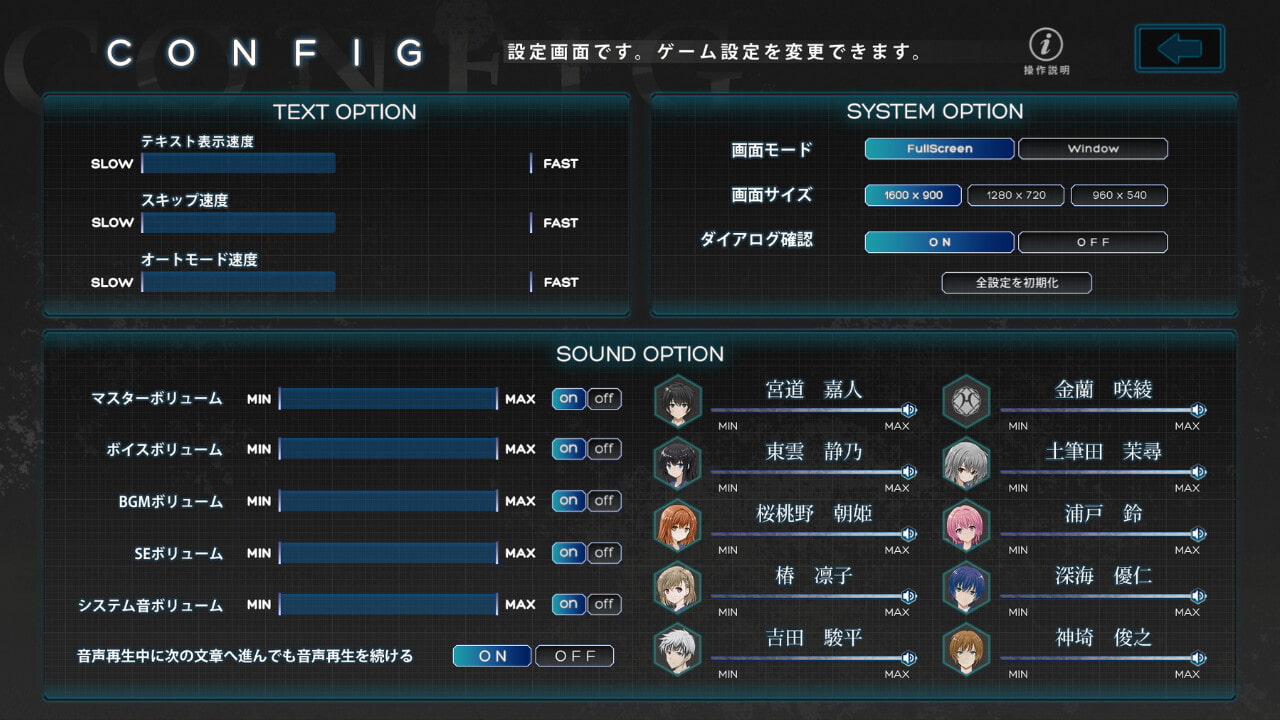This screenshot has width=1280, height=720.
Task: Click the 全設定を初期化 reset button
Action: tap(1016, 283)
